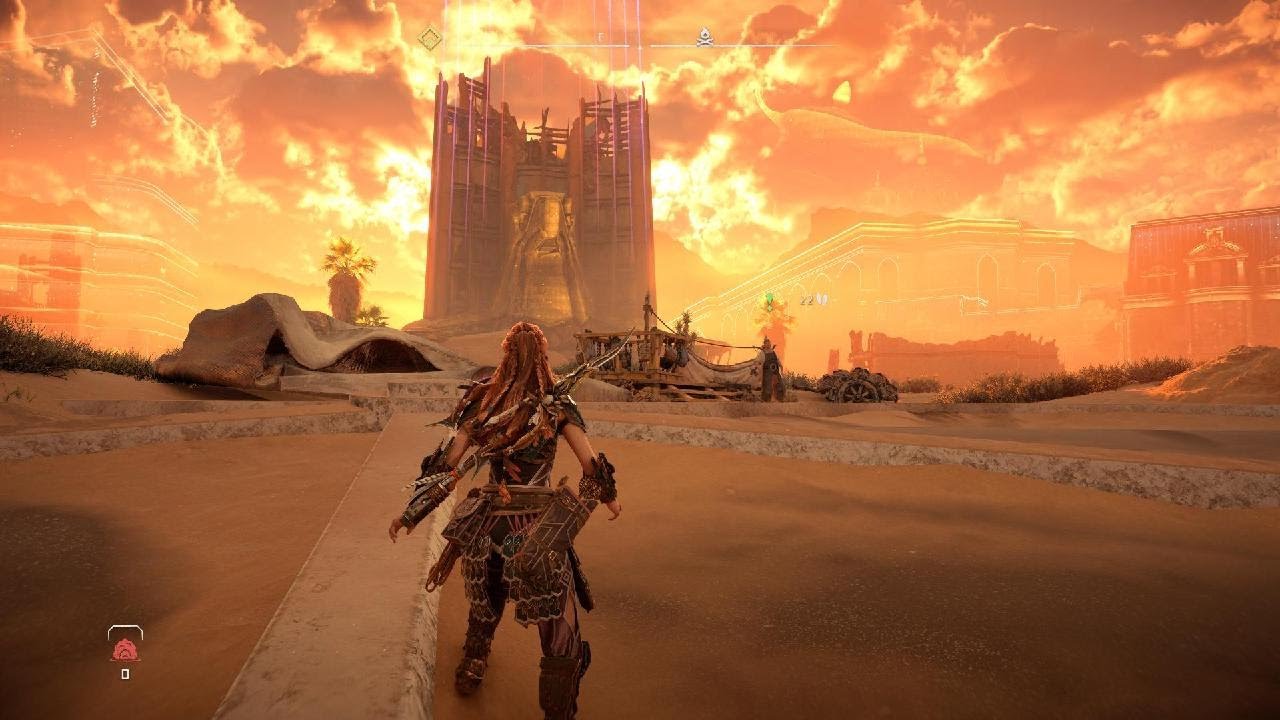The height and width of the screenshot is (720, 1280).
Task: Use the red medicinal berries pouch icon
Action: pyautogui.click(x=125, y=650)
